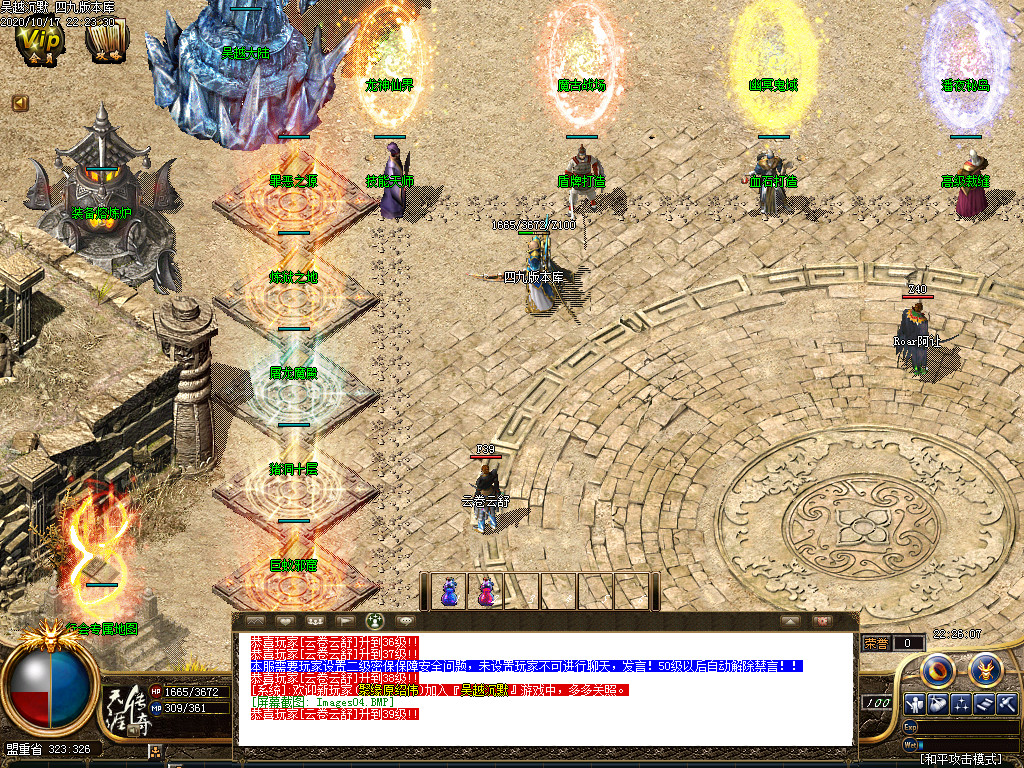Select the blue potion in the quick belt
This screenshot has width=1024, height=768.
(x=449, y=591)
